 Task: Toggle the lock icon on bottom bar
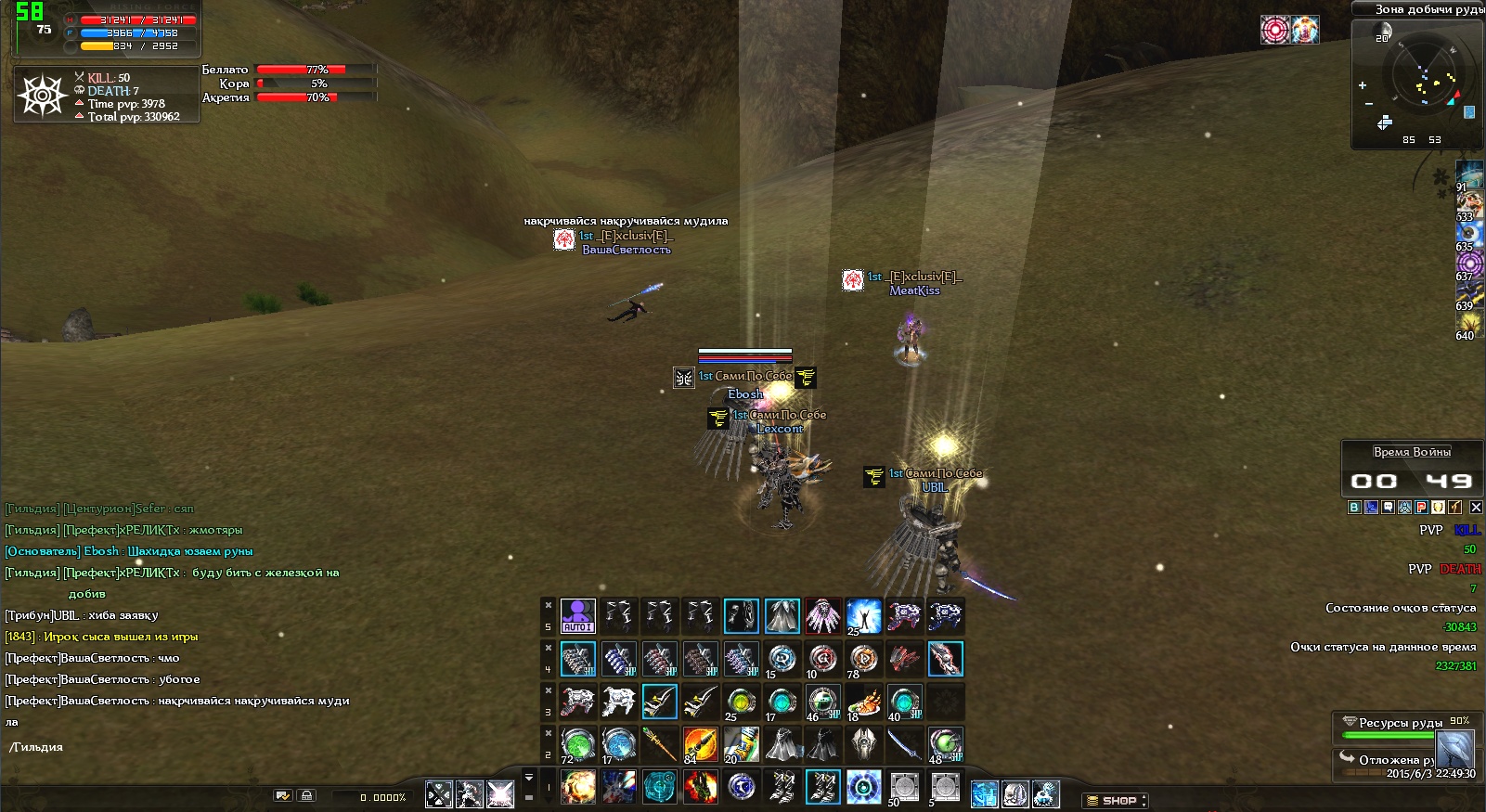point(306,795)
